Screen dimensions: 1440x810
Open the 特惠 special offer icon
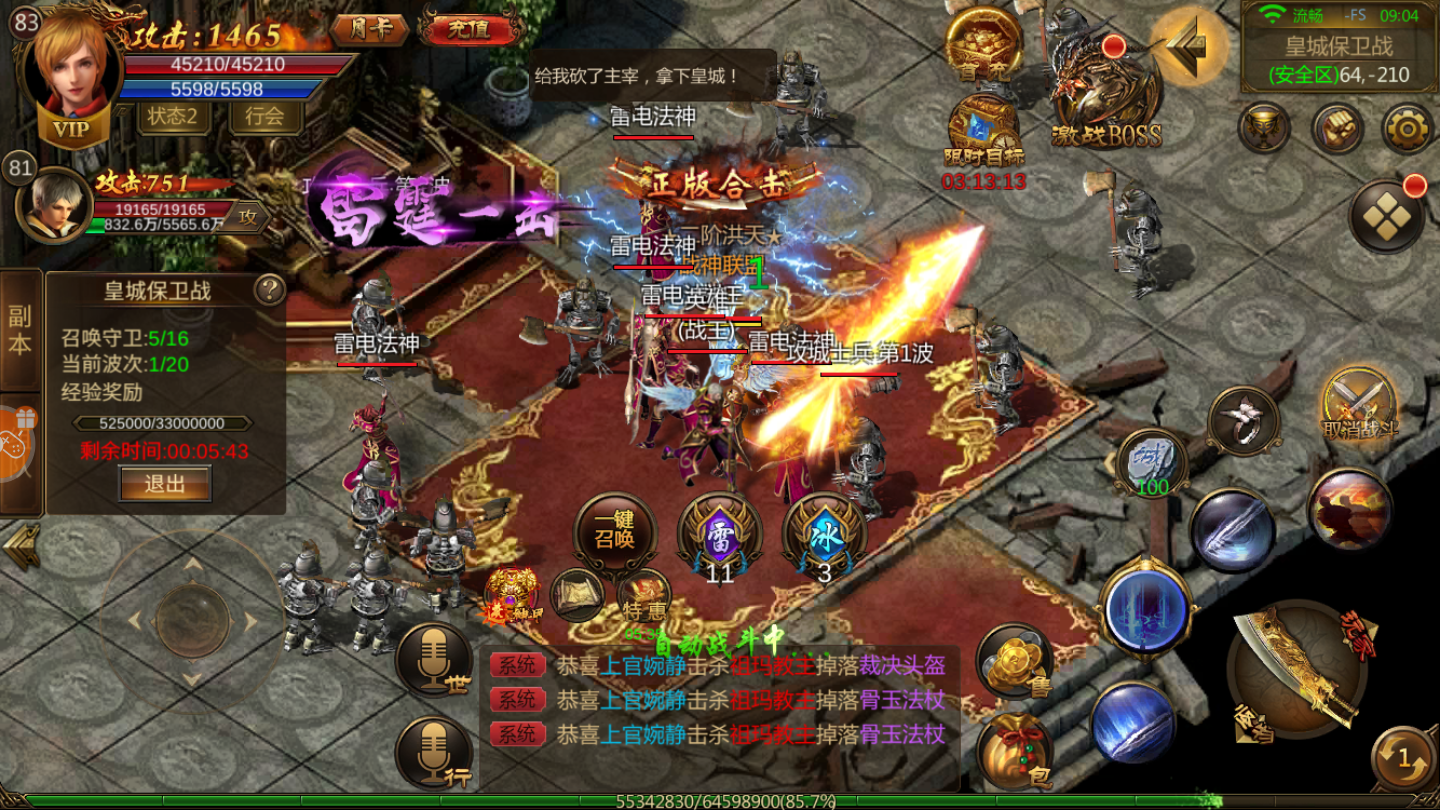(645, 597)
